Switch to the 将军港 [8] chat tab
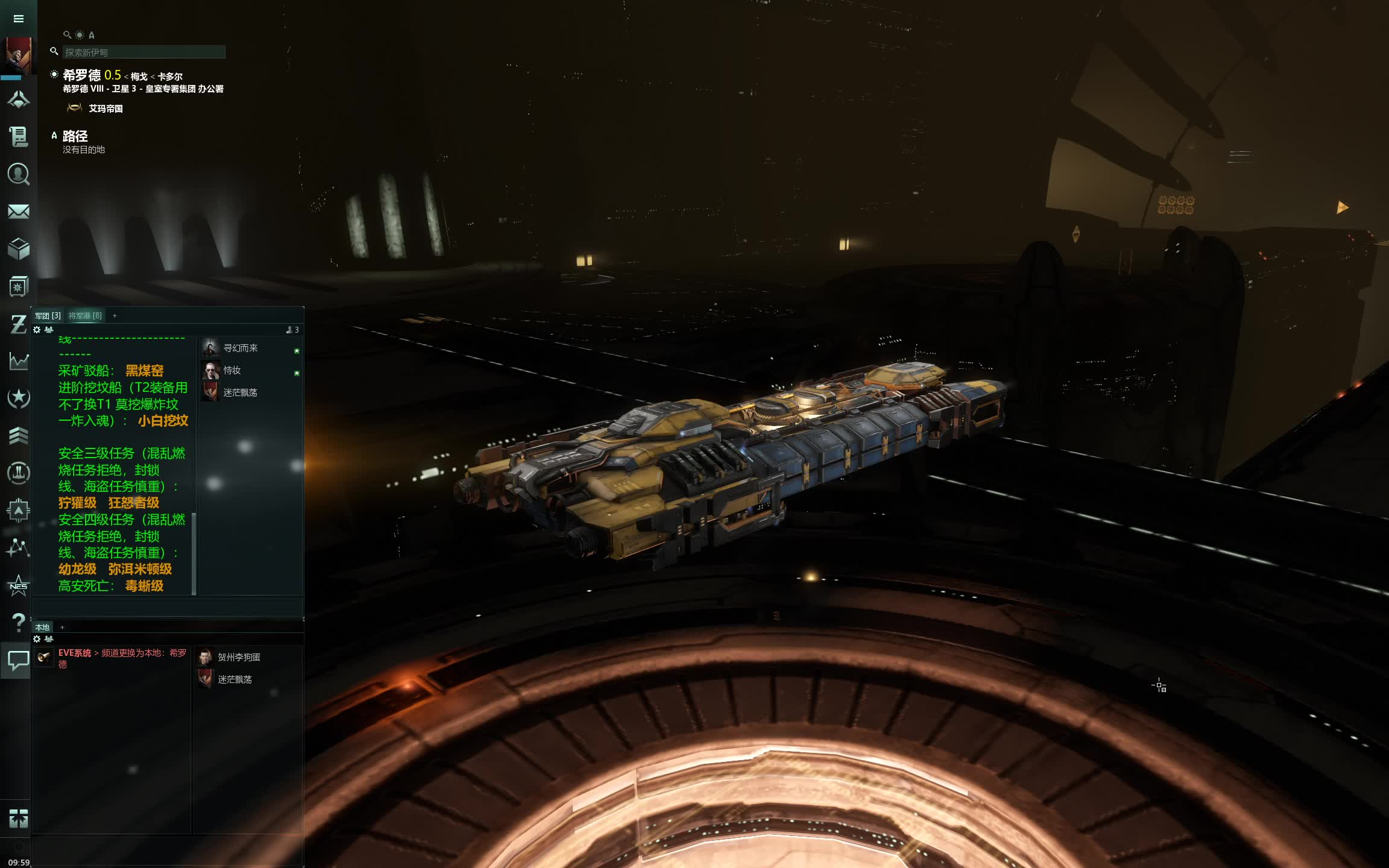This screenshot has width=1389, height=868. coord(85,316)
